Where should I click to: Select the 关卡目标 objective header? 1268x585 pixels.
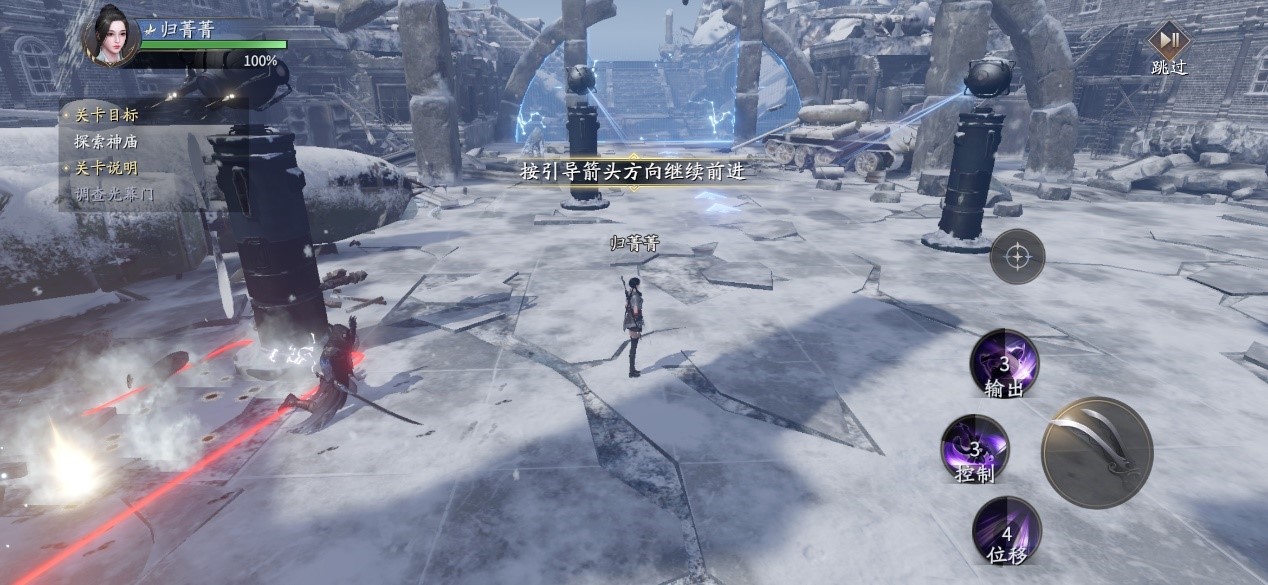pos(106,115)
